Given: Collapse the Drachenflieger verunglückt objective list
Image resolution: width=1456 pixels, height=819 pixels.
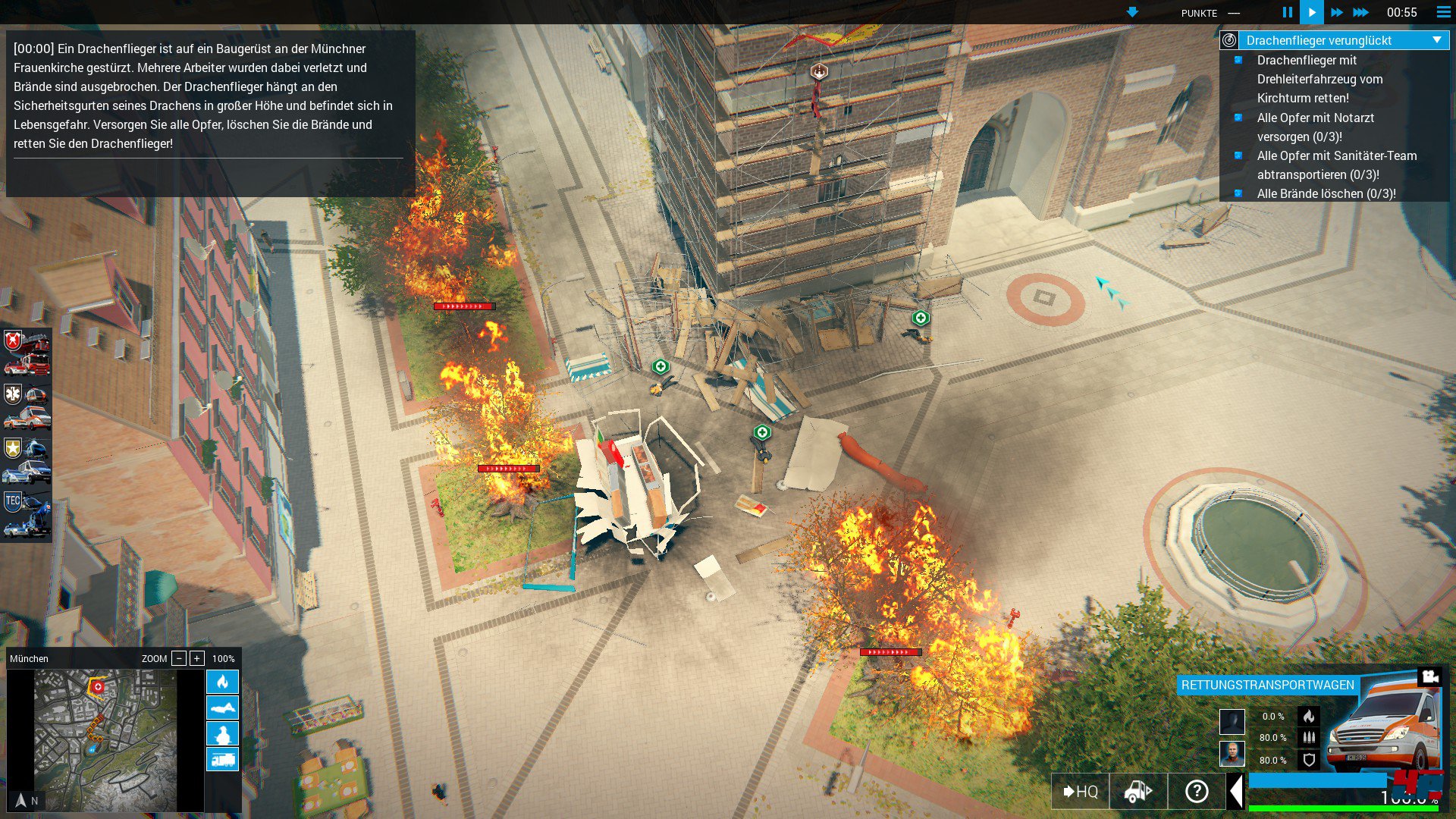Looking at the screenshot, I should tap(1437, 40).
